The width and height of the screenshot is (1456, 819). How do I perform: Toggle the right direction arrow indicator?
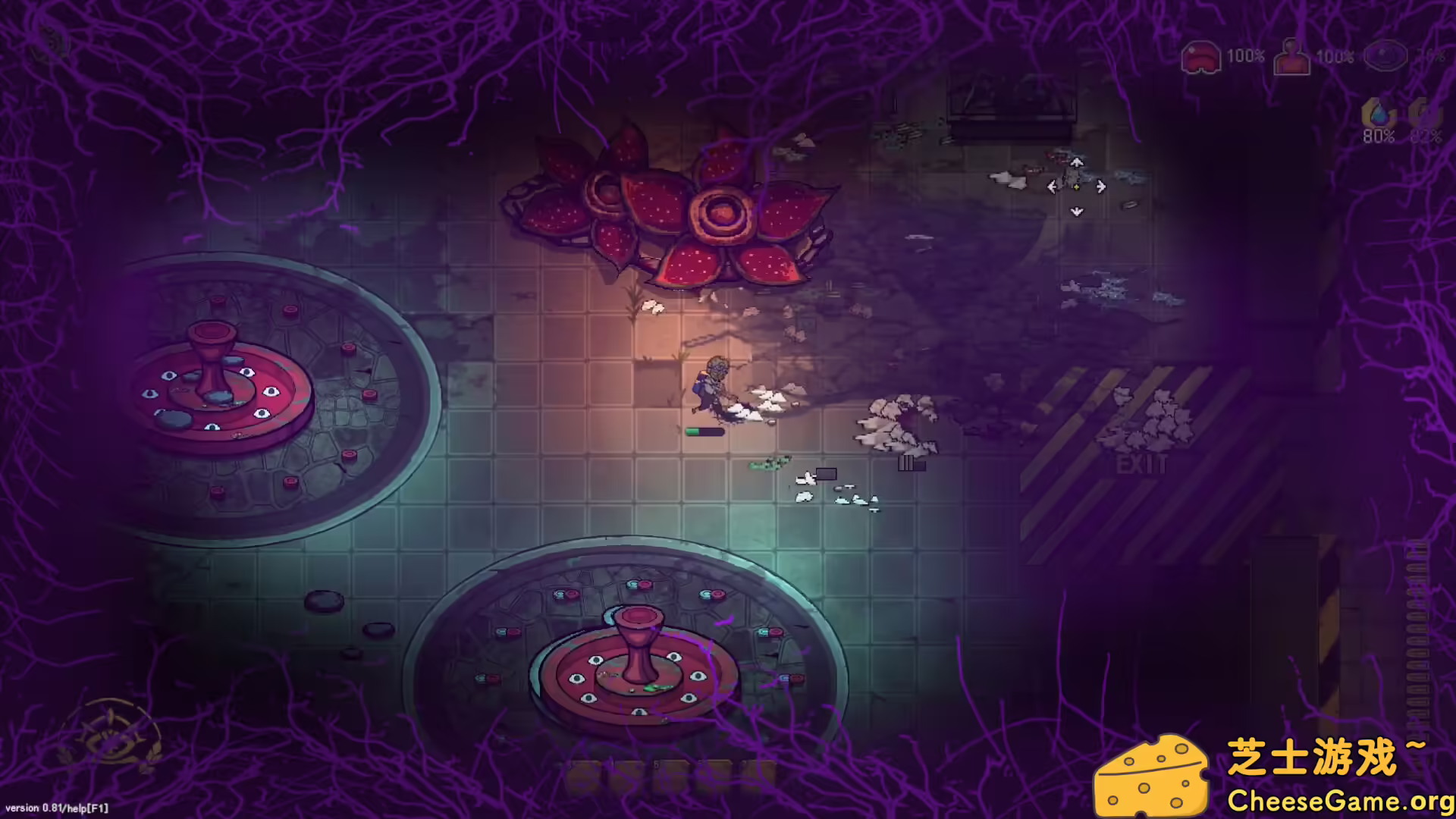1100,187
